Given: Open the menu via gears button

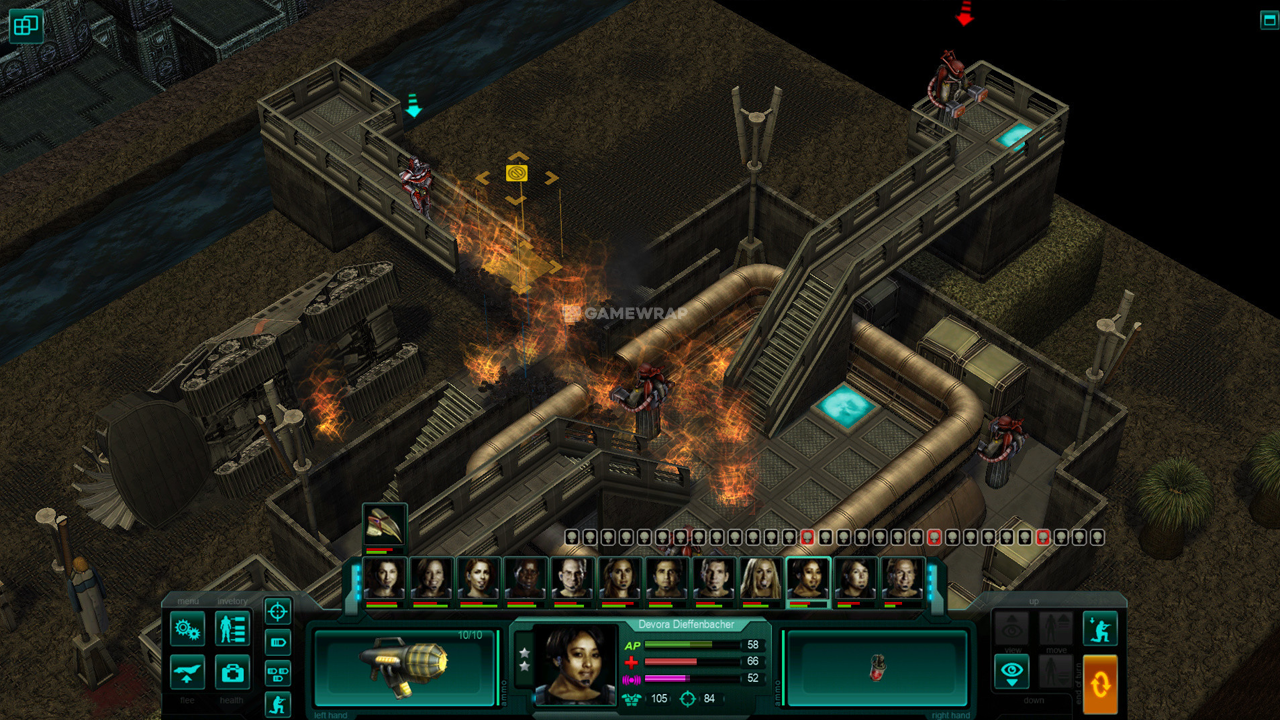Looking at the screenshot, I should click(x=187, y=629).
